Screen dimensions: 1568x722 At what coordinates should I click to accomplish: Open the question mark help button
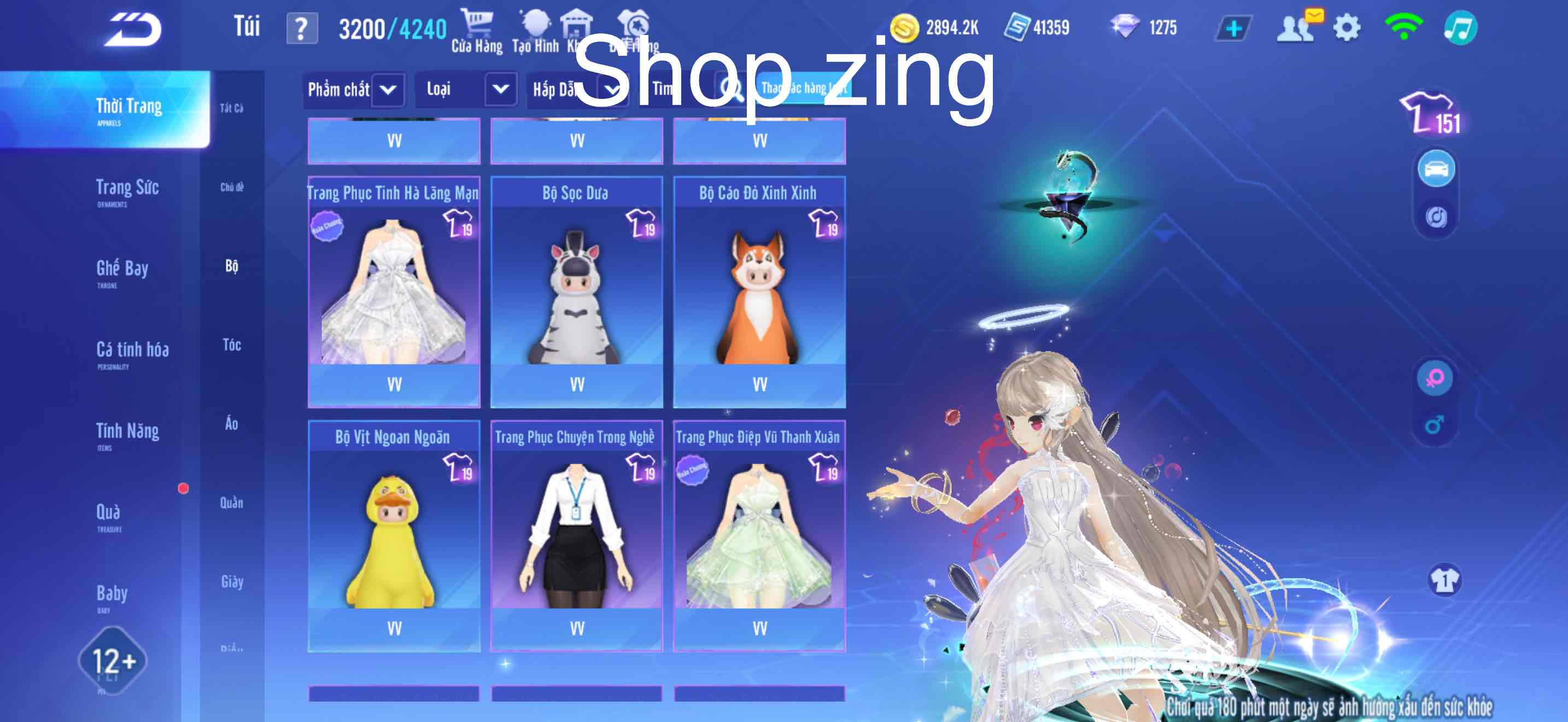pyautogui.click(x=302, y=29)
